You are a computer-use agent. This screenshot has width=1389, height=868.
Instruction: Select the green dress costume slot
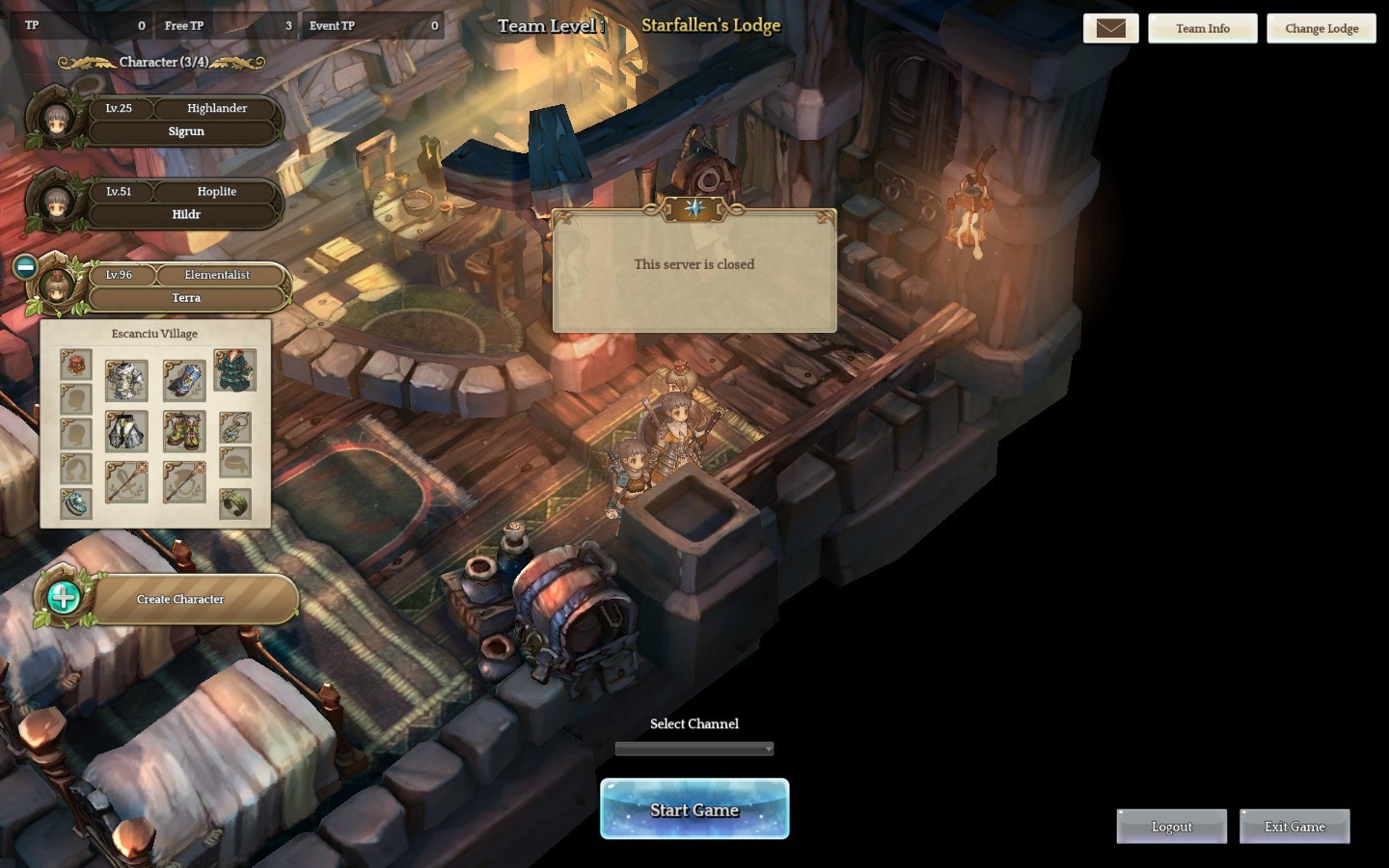(234, 370)
